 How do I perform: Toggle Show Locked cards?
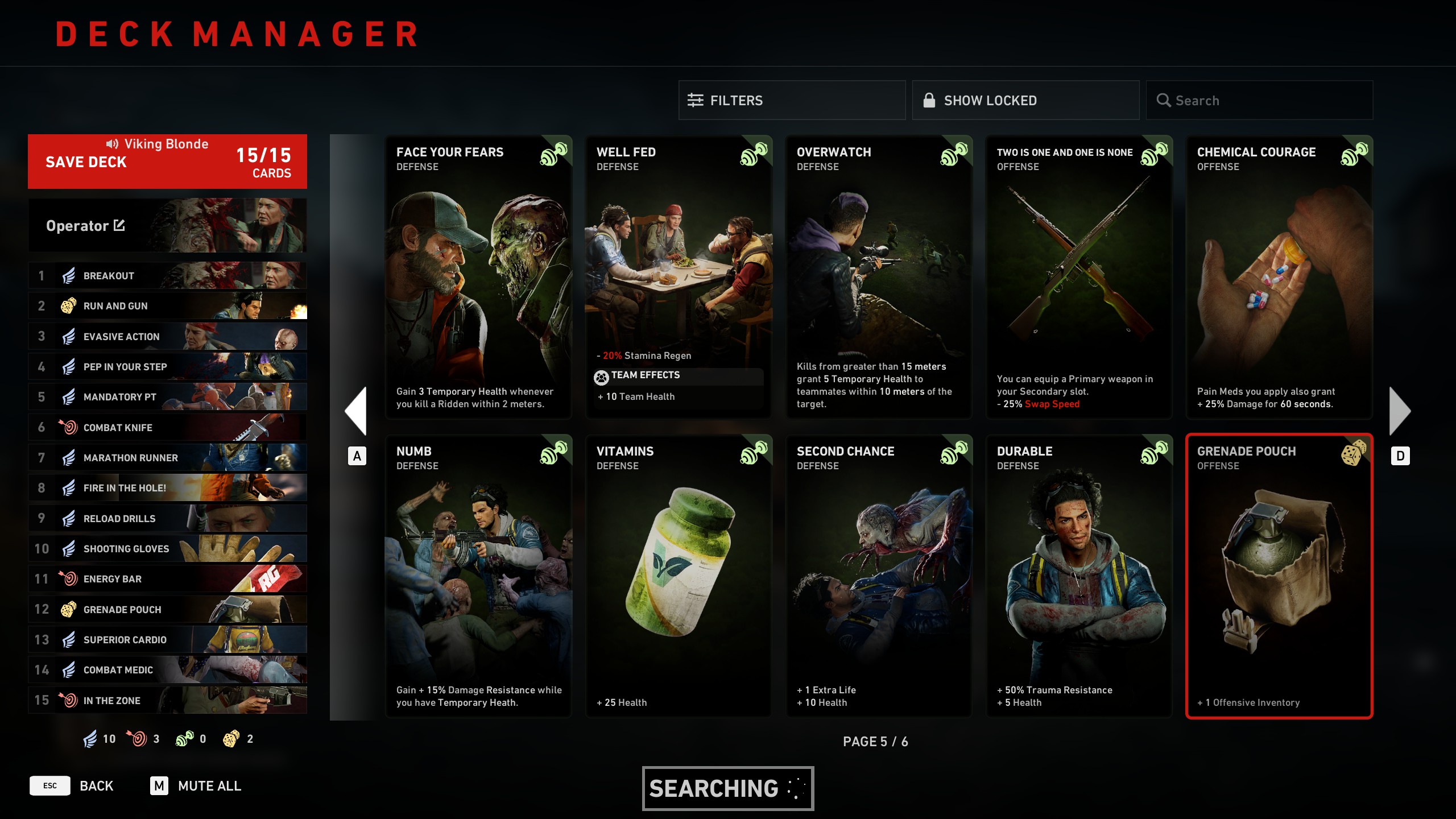point(1025,101)
